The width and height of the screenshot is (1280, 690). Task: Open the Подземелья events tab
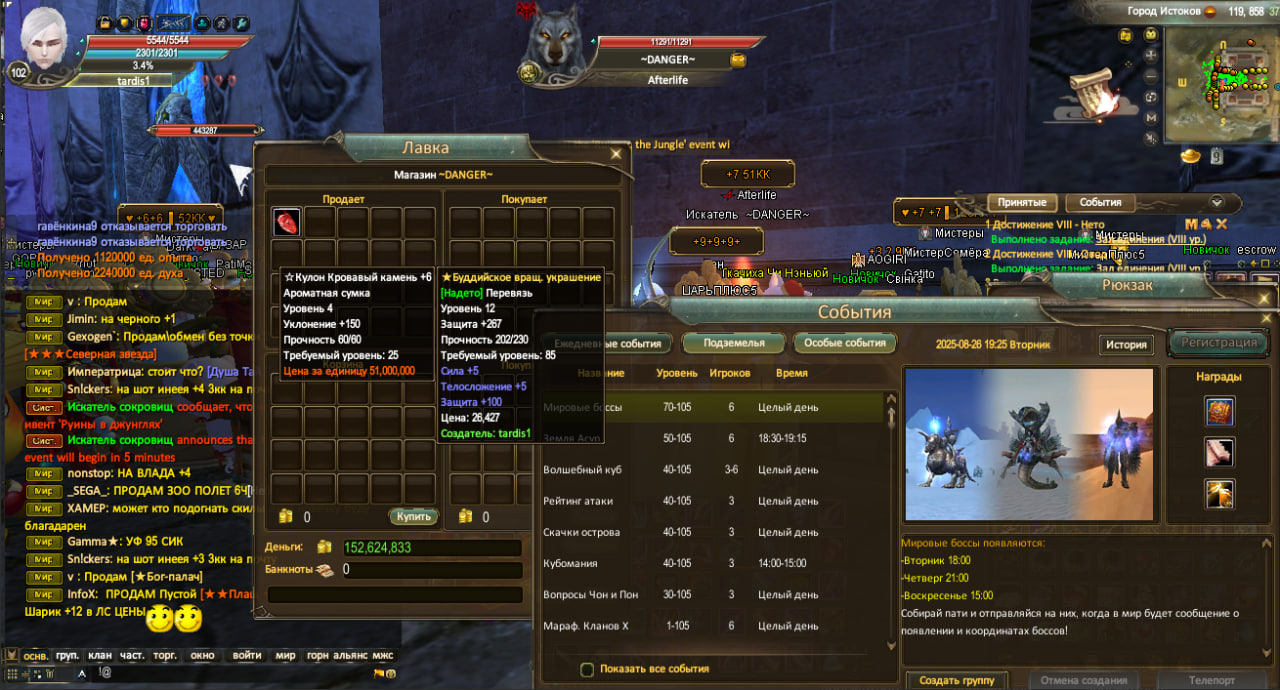[x=733, y=343]
